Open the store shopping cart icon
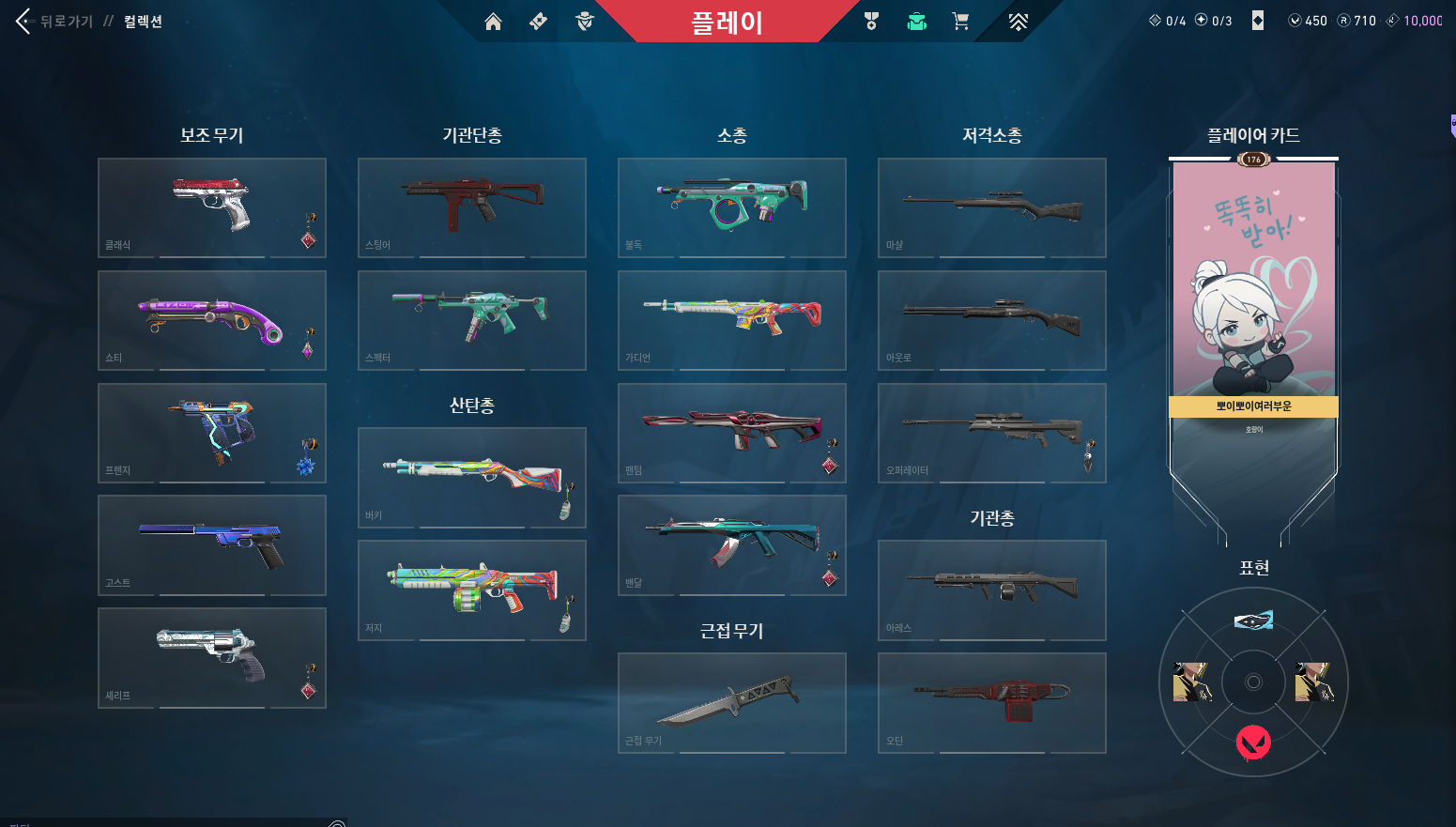1456x827 pixels. click(961, 20)
